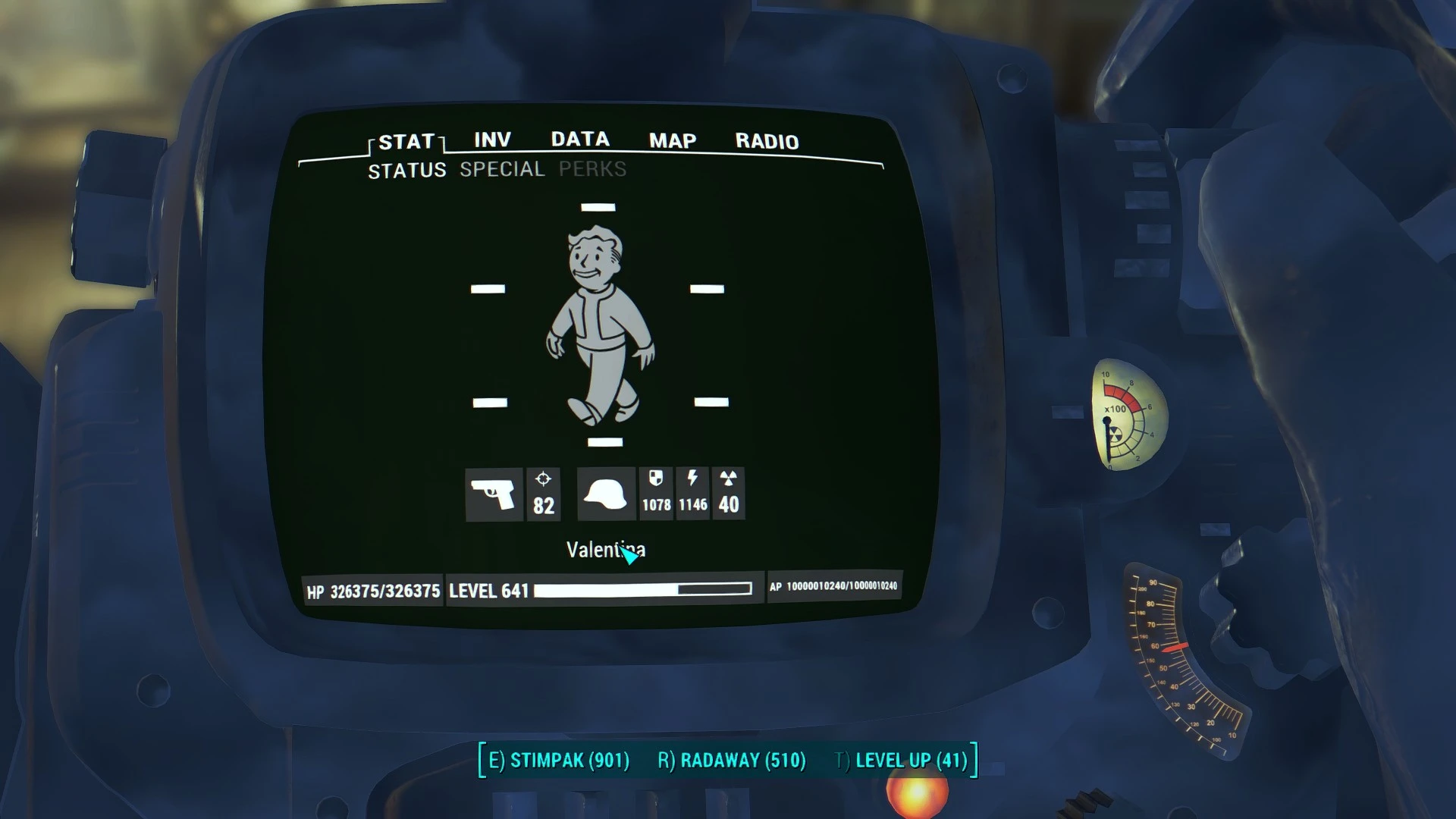
Task: Expand the RADIO section
Action: (x=766, y=141)
